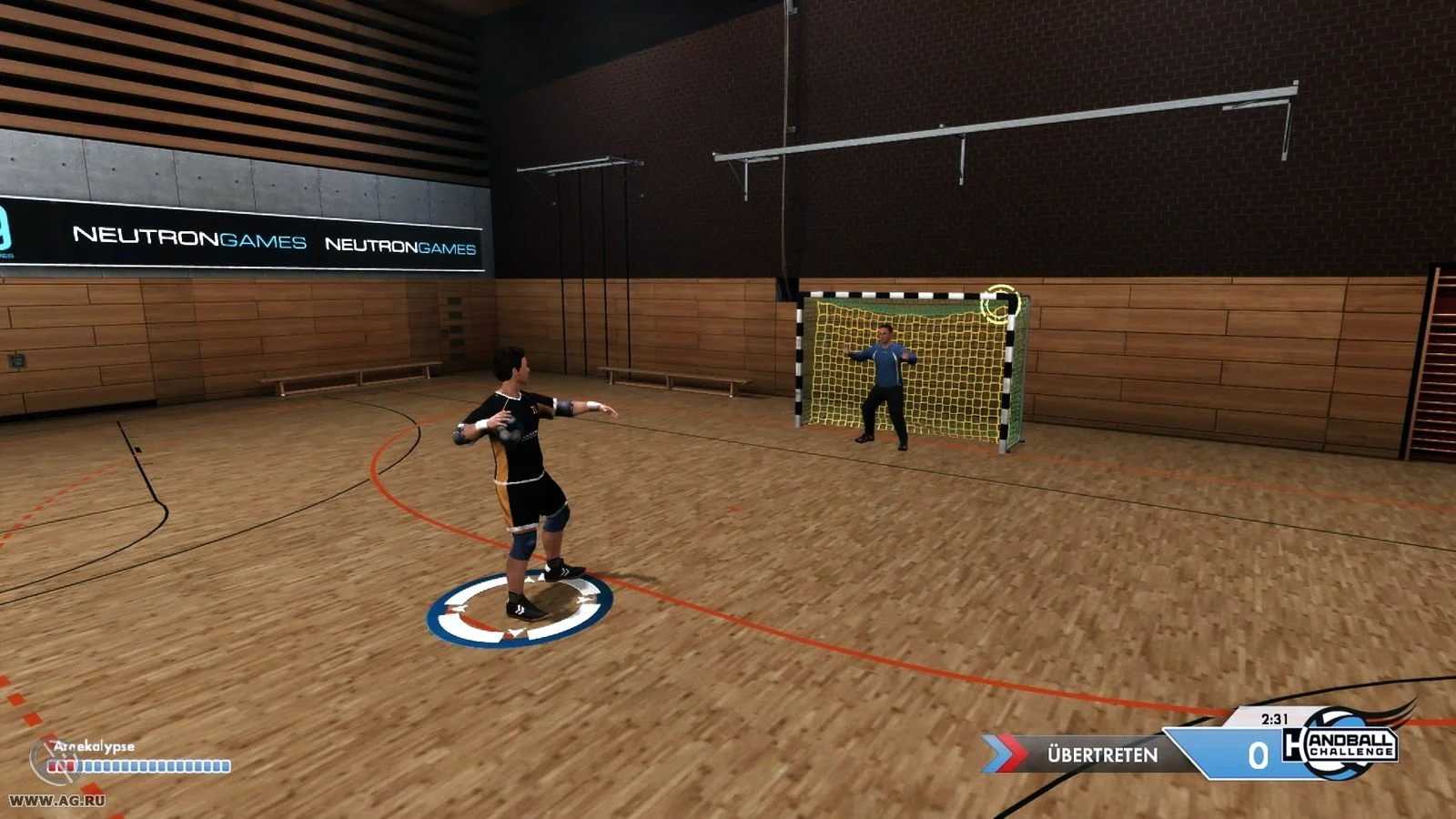Open the challenge banner beside the chevrons
The image size is (1456, 819).
1101,753
